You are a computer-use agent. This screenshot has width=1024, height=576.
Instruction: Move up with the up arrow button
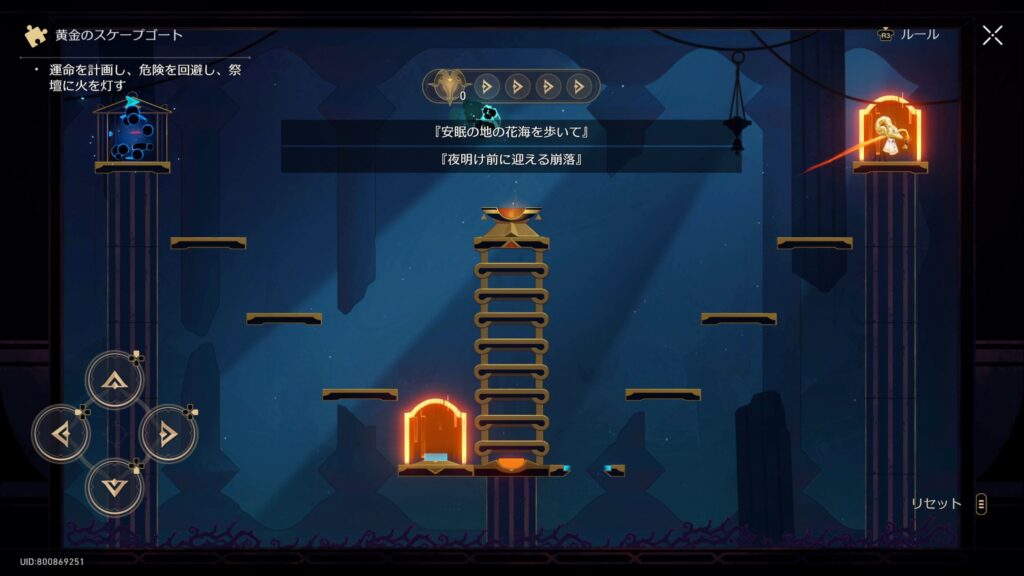115,380
